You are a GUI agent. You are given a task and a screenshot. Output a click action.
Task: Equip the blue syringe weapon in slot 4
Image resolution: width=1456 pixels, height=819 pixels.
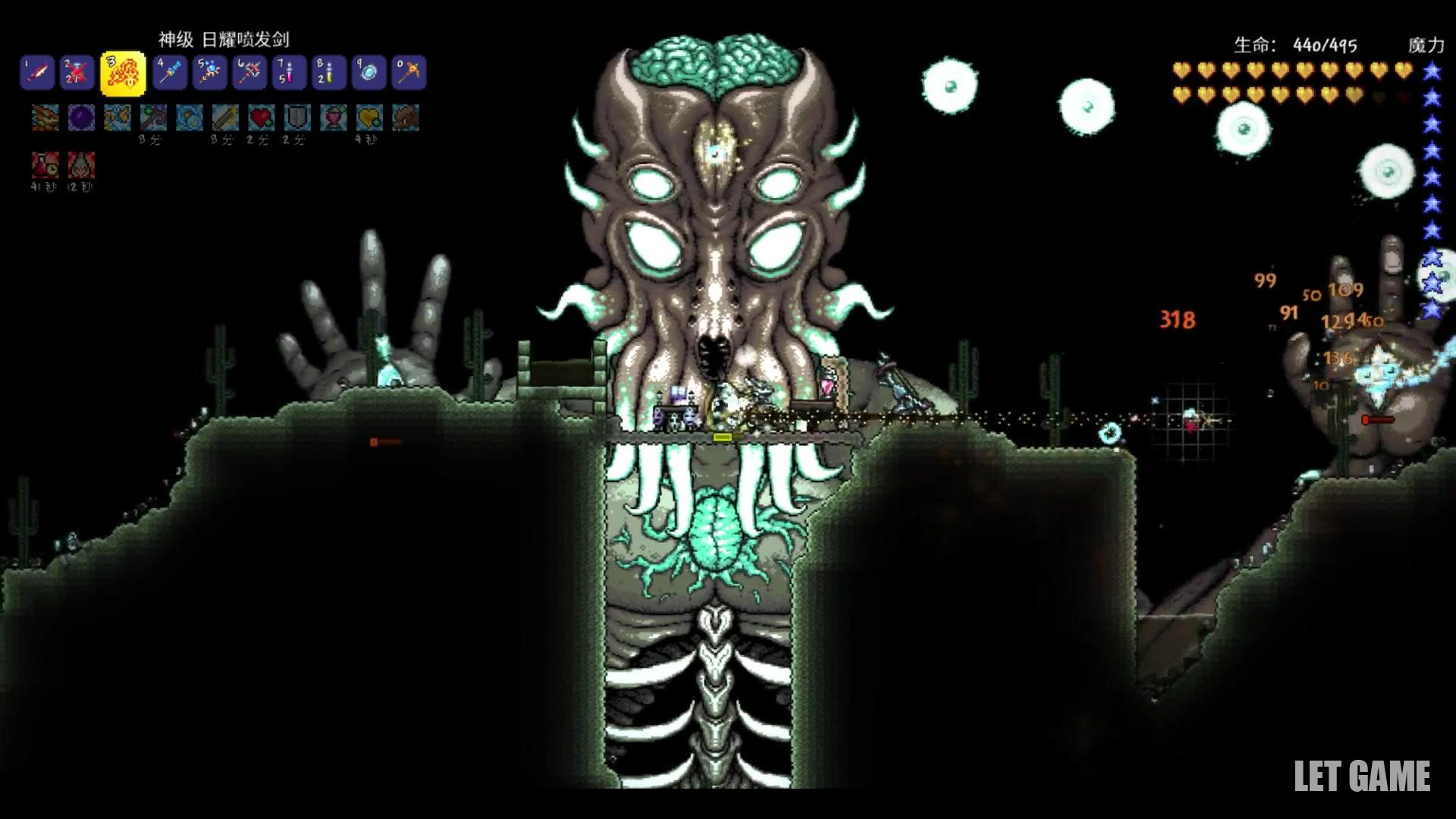(170, 74)
